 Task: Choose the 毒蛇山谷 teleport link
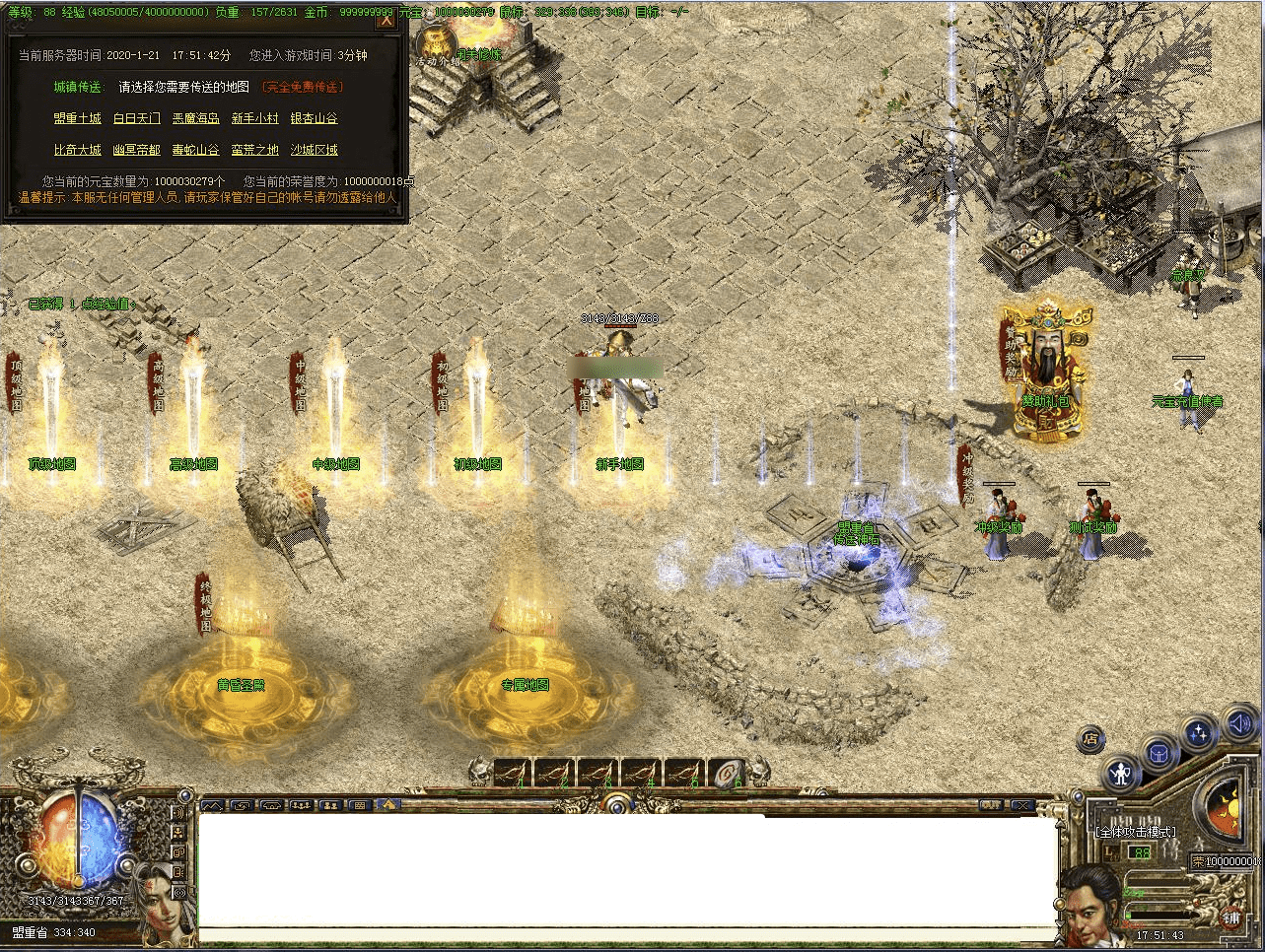(x=195, y=150)
